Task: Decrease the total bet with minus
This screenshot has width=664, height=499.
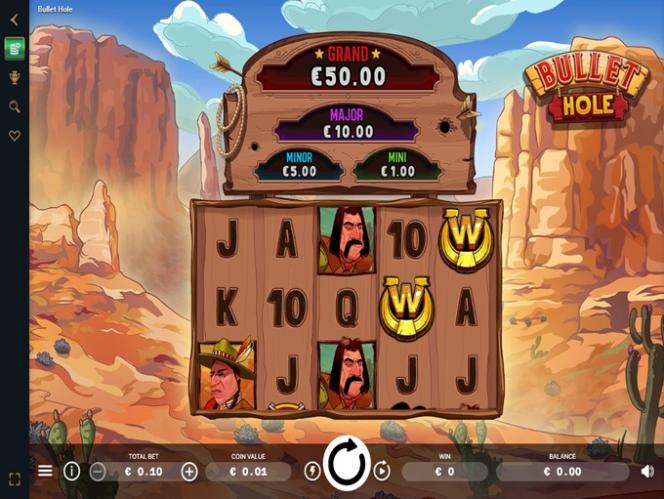Action: 98,471
